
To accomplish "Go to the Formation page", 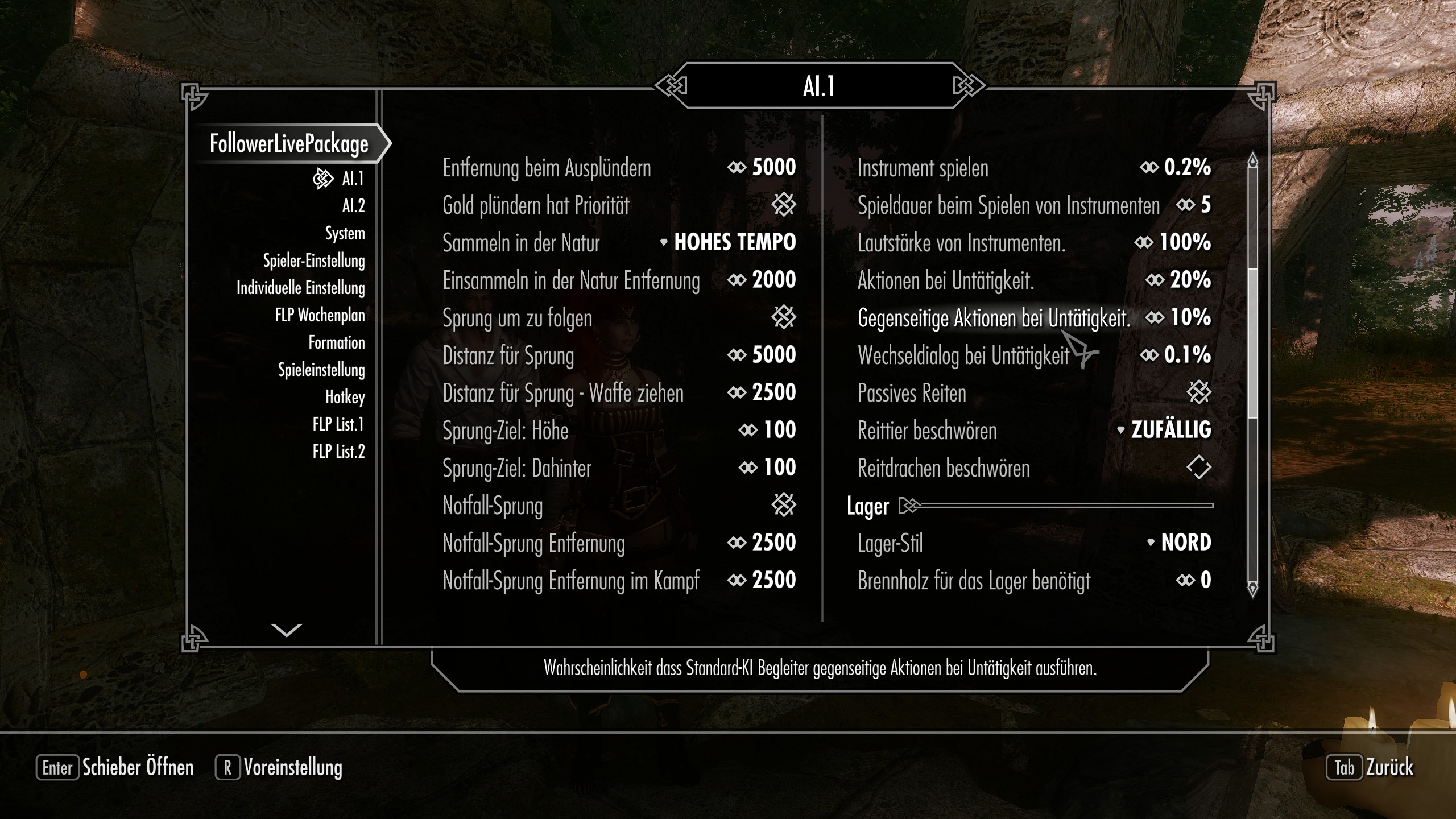I will [x=336, y=342].
